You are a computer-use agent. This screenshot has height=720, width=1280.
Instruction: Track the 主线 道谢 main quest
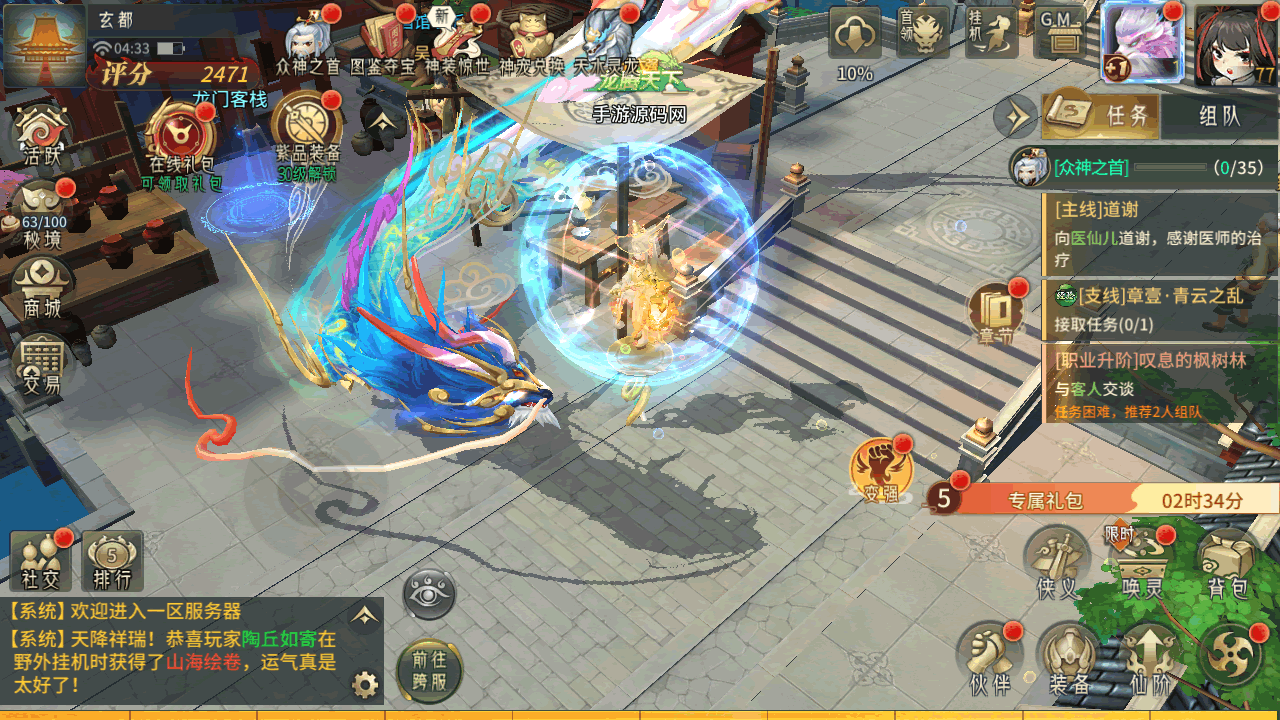coord(1160,235)
